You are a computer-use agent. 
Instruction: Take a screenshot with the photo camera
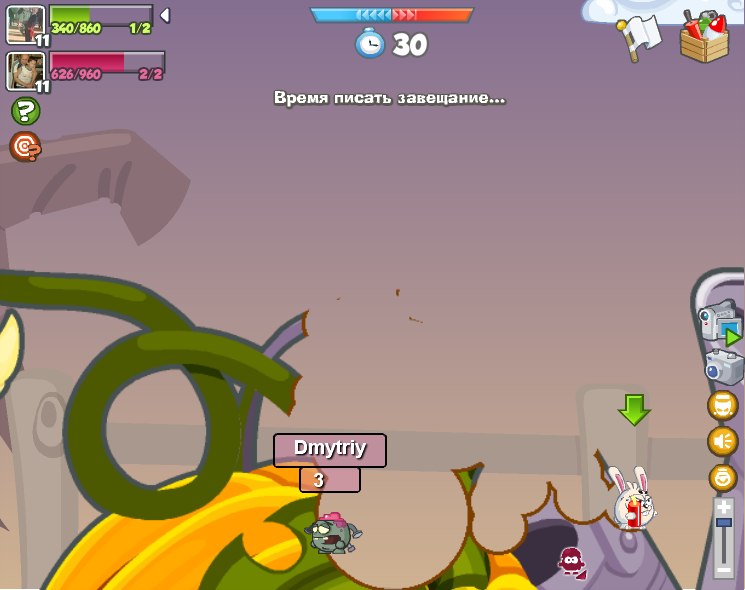(x=723, y=367)
